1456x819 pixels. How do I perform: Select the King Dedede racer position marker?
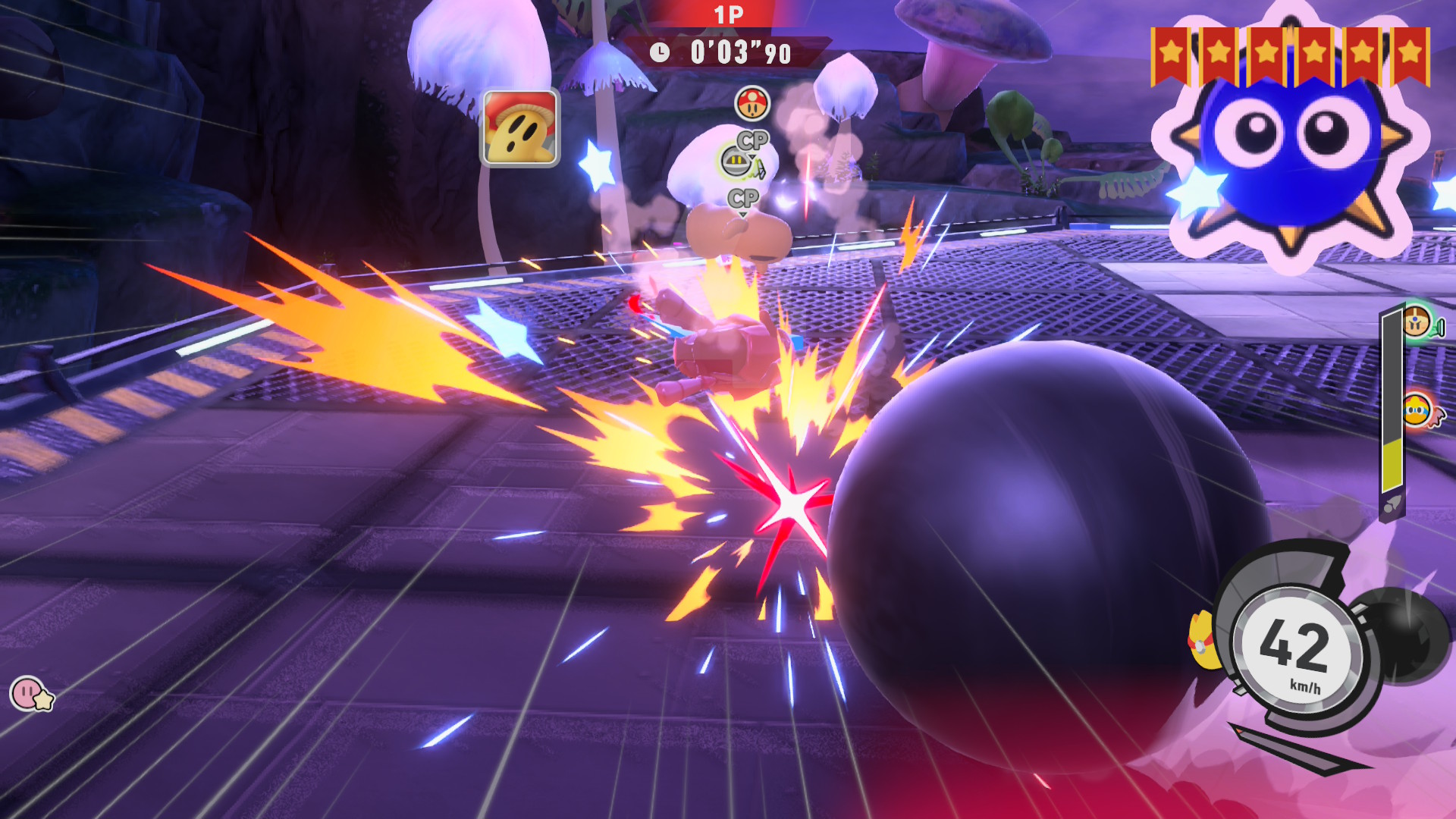point(1418,412)
